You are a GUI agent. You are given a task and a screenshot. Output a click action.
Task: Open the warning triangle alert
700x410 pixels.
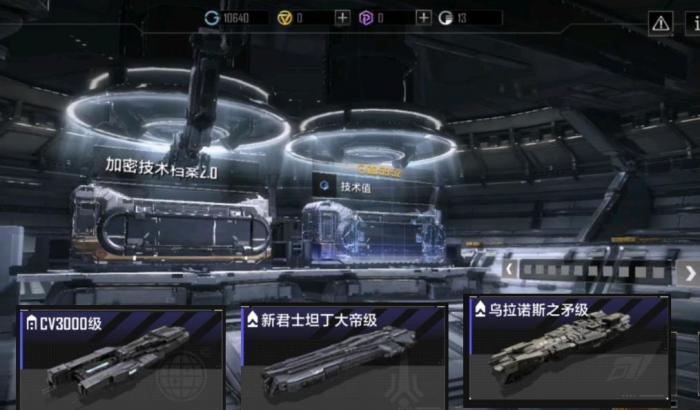click(660, 21)
